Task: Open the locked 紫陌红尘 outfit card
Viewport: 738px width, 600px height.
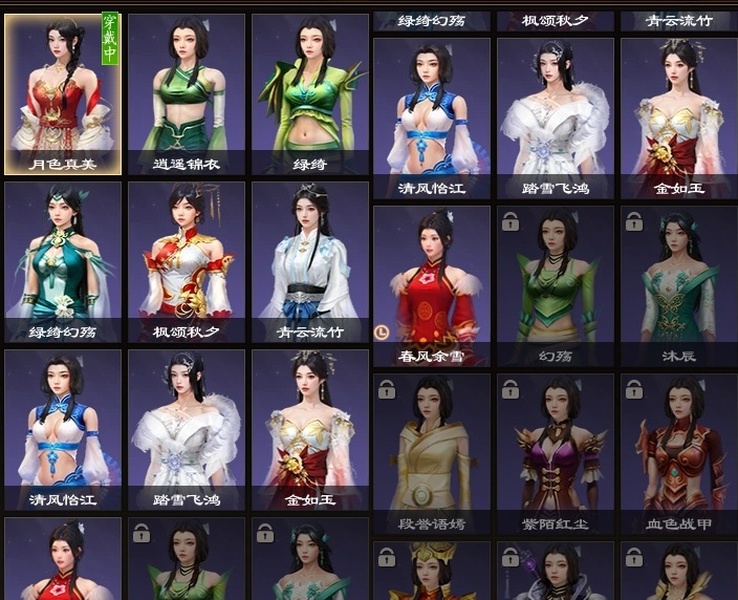Action: pos(555,454)
